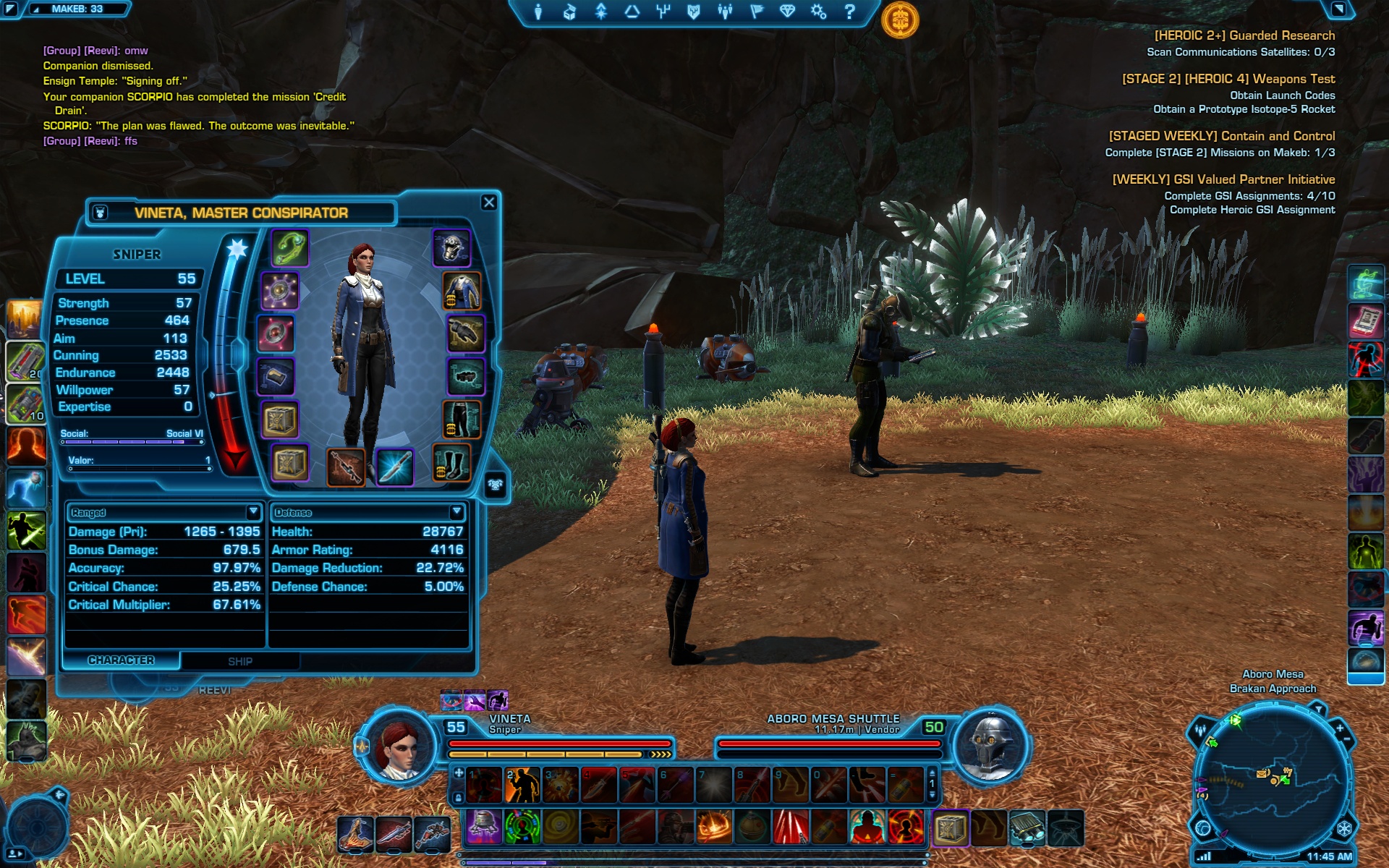The height and width of the screenshot is (868, 1389).
Task: Click the helmet equipment slot
Action: (452, 248)
